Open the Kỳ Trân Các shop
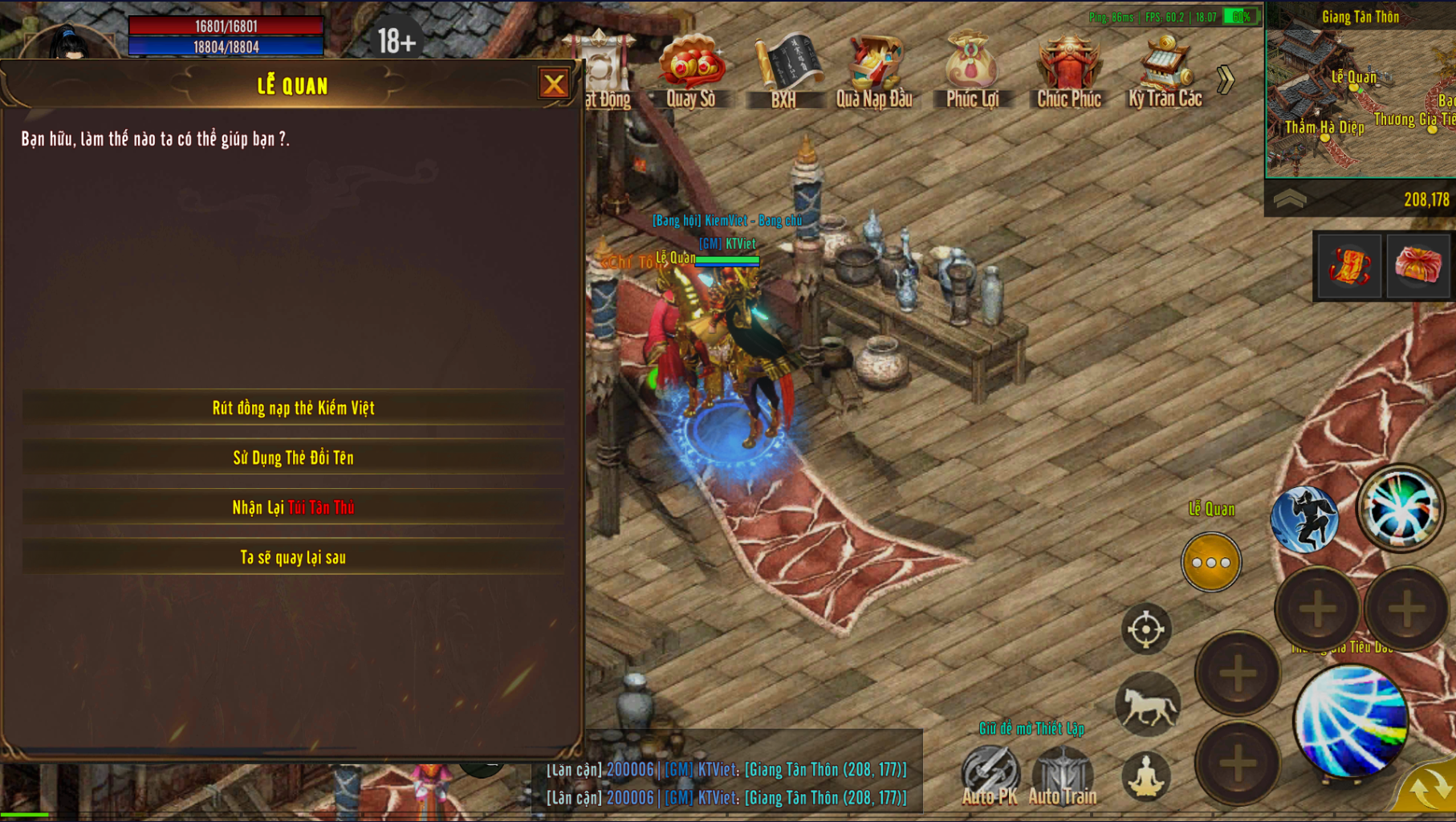Viewport: 1456px width, 822px height. [1165, 68]
